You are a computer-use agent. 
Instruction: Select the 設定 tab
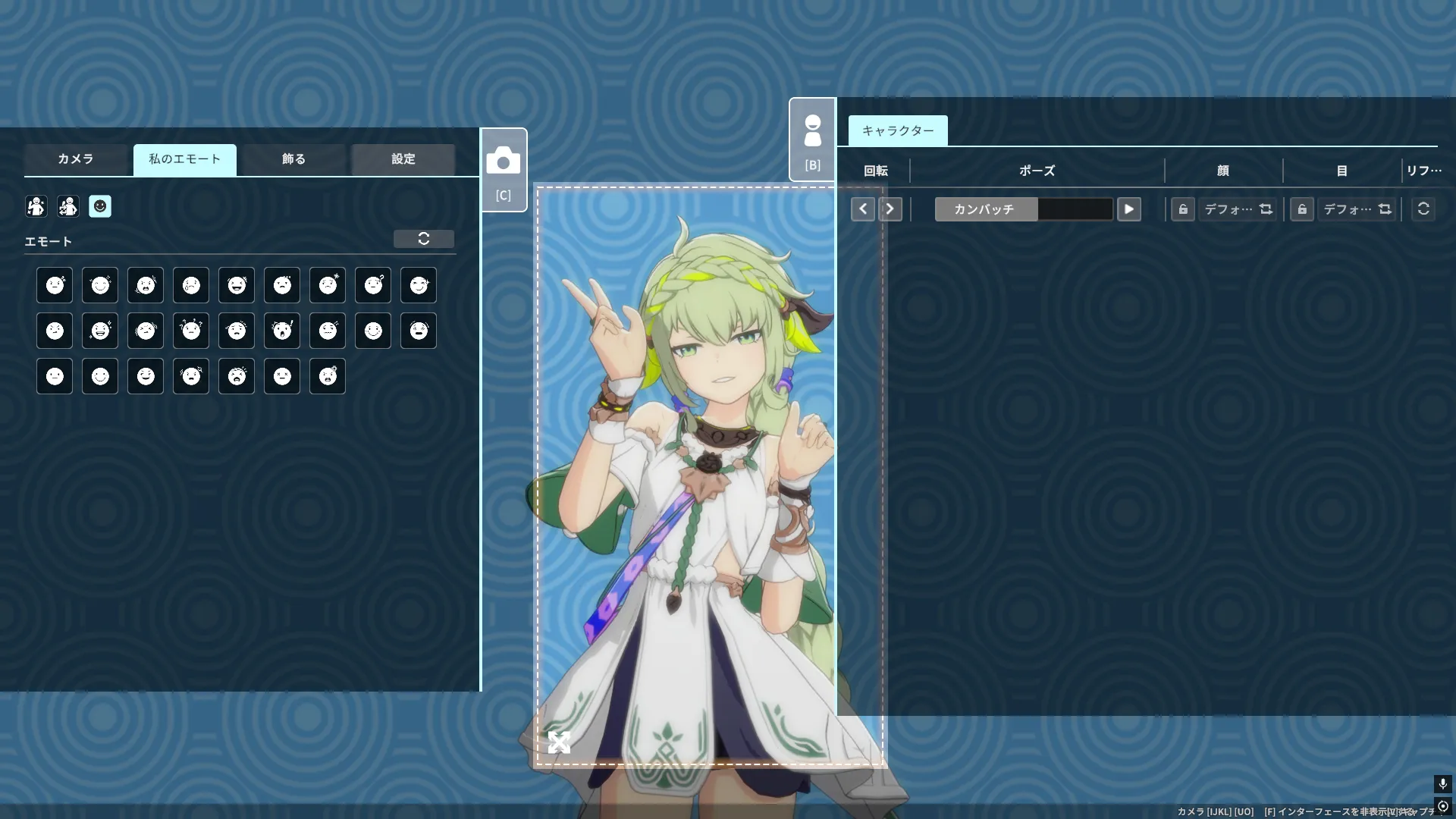click(403, 159)
